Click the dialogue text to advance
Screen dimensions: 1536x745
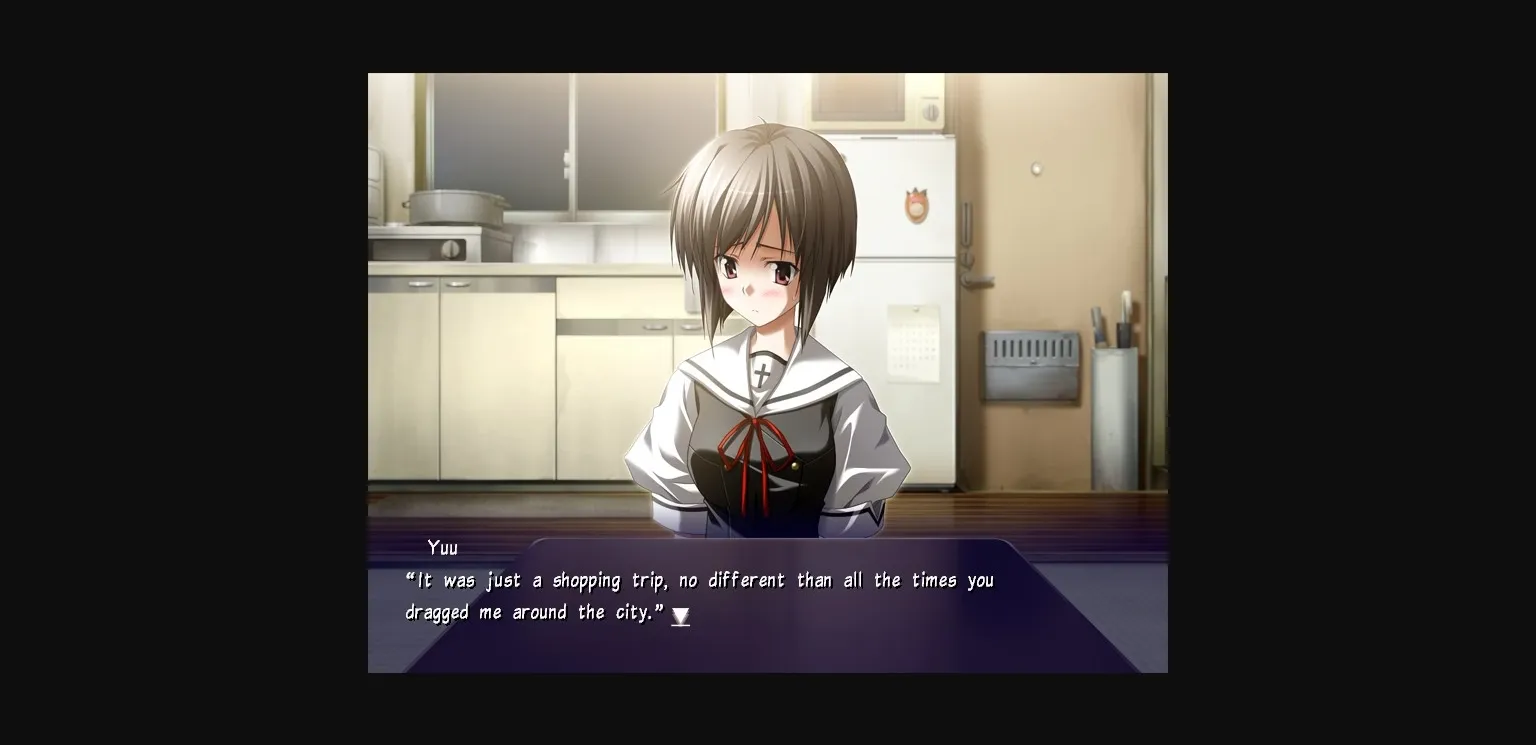click(x=700, y=580)
